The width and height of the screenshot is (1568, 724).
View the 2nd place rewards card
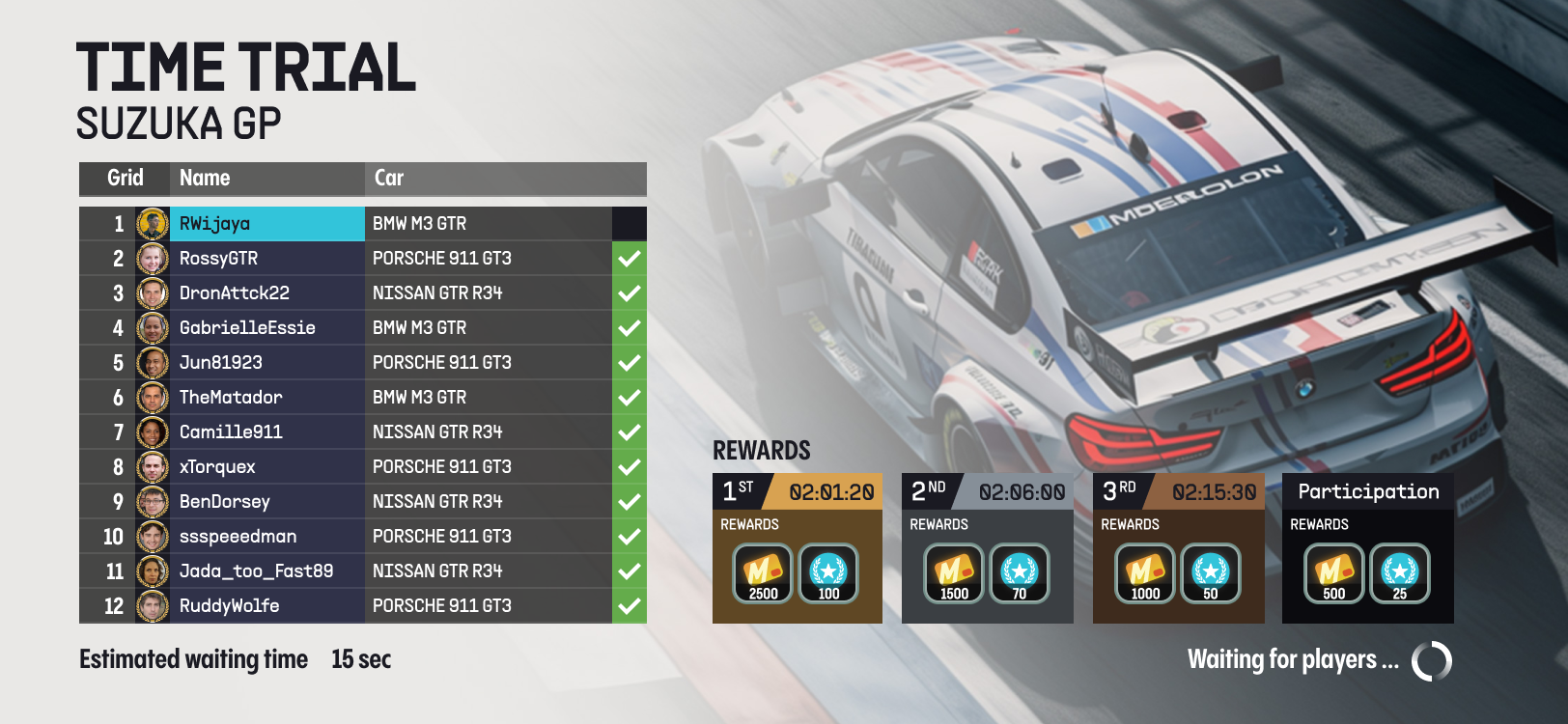coord(987,548)
